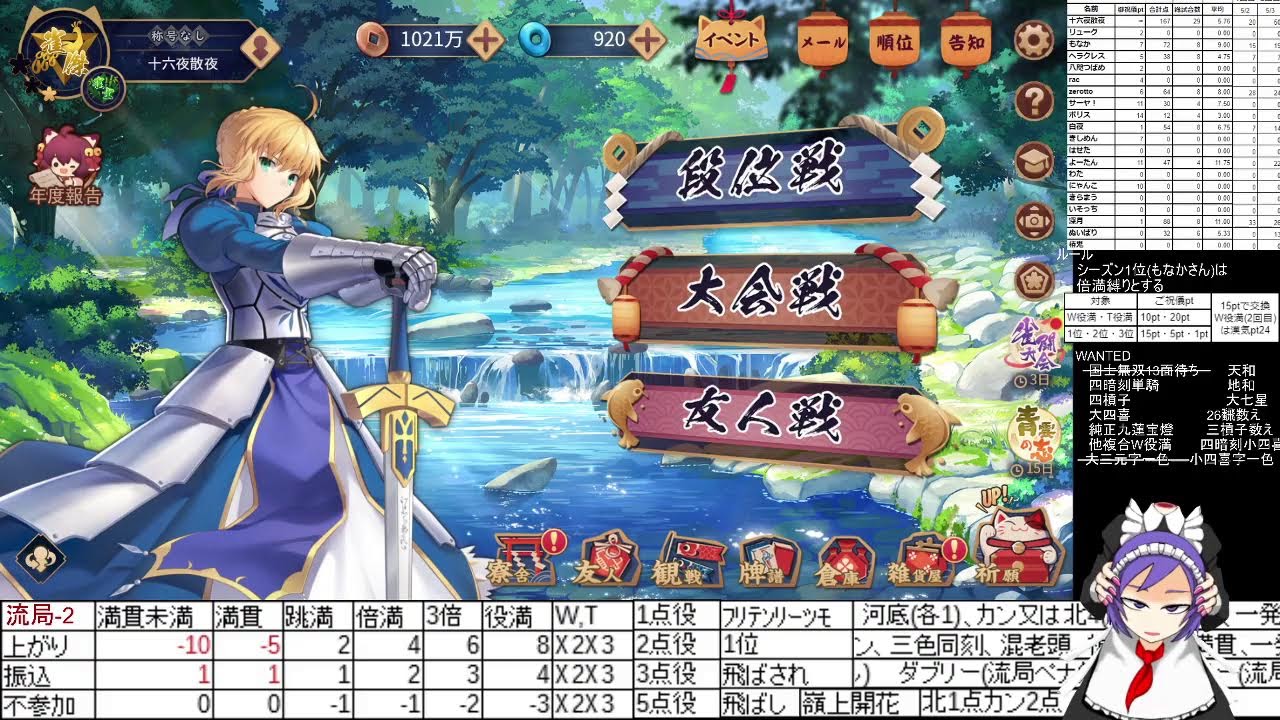Open the settings gear icon
The image size is (1280, 720).
coord(1035,42)
